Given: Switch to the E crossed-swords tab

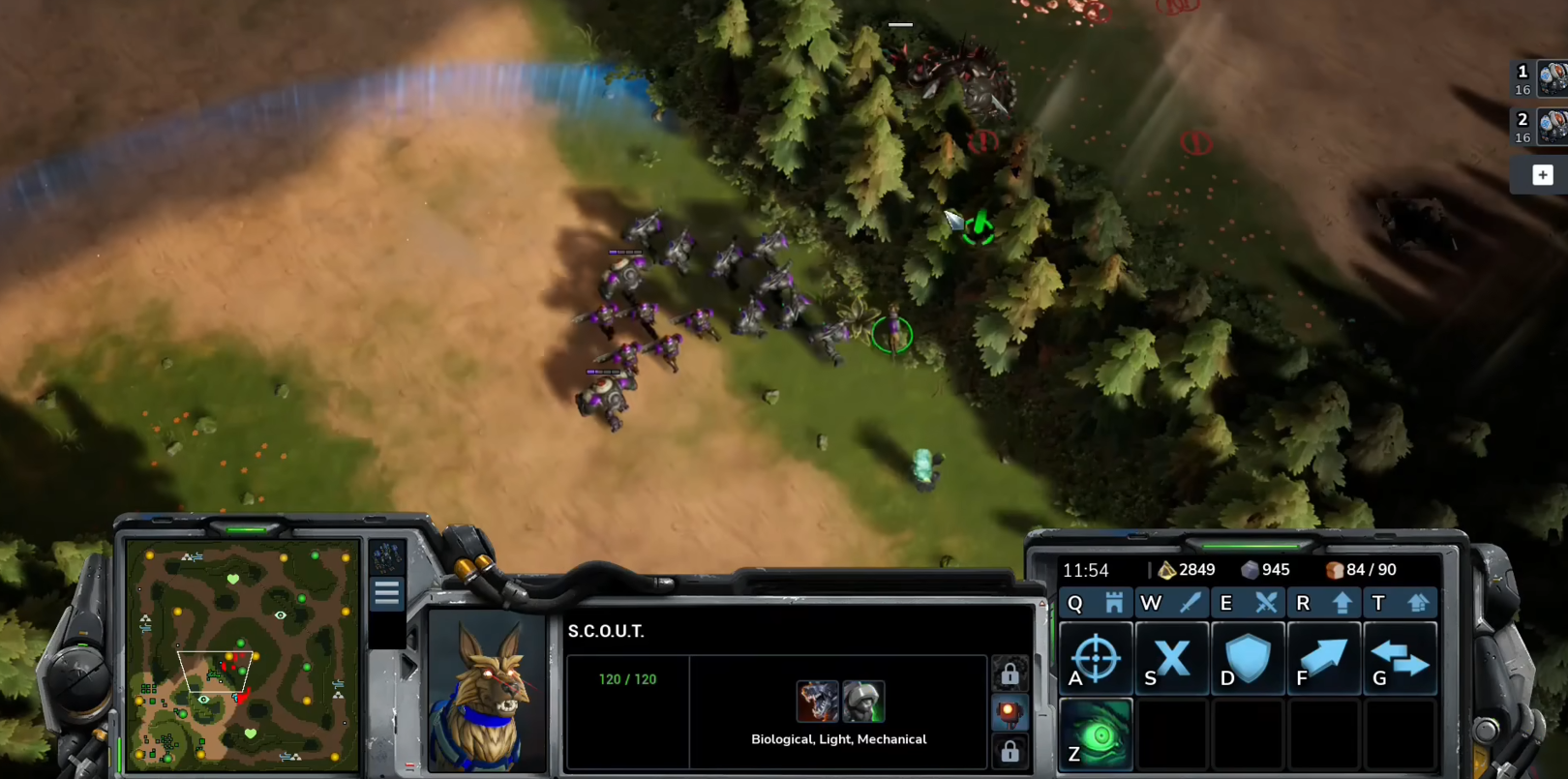Looking at the screenshot, I should 1247,603.
